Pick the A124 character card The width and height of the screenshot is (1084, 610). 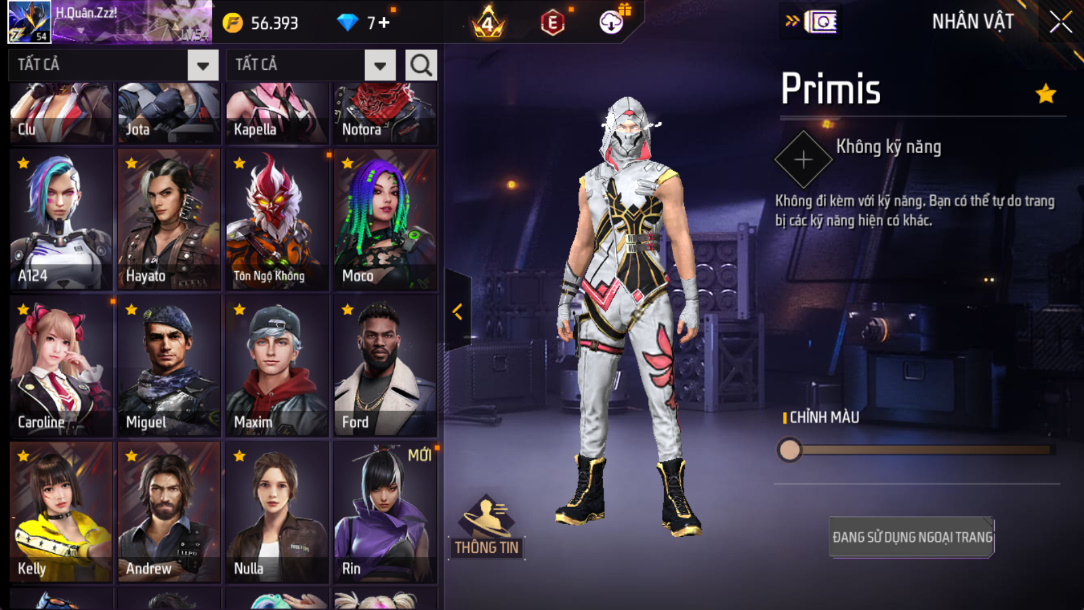[x=61, y=220]
